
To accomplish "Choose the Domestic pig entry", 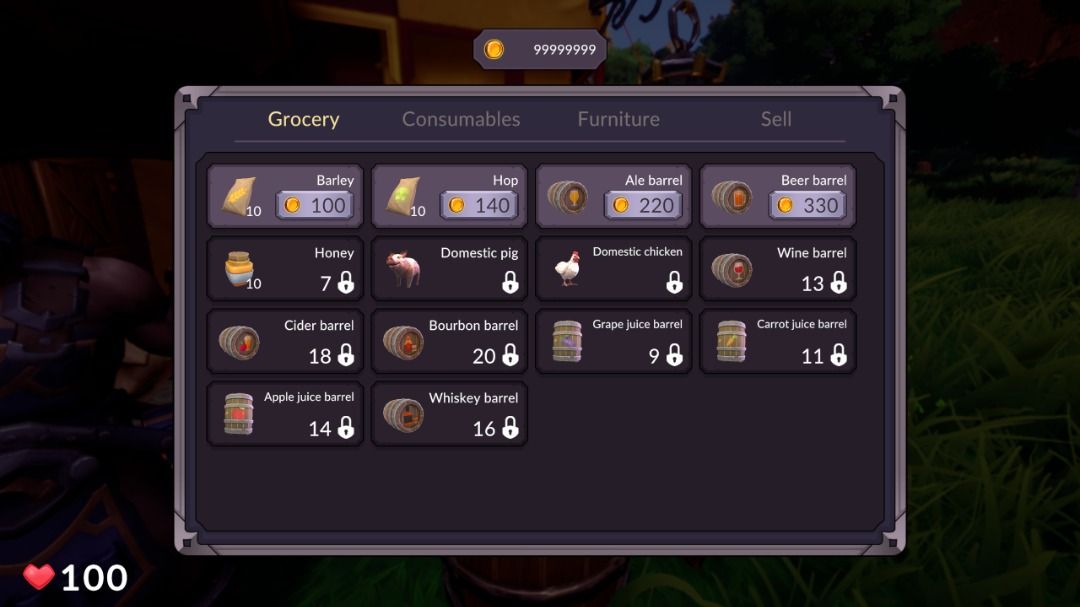I will click(449, 269).
